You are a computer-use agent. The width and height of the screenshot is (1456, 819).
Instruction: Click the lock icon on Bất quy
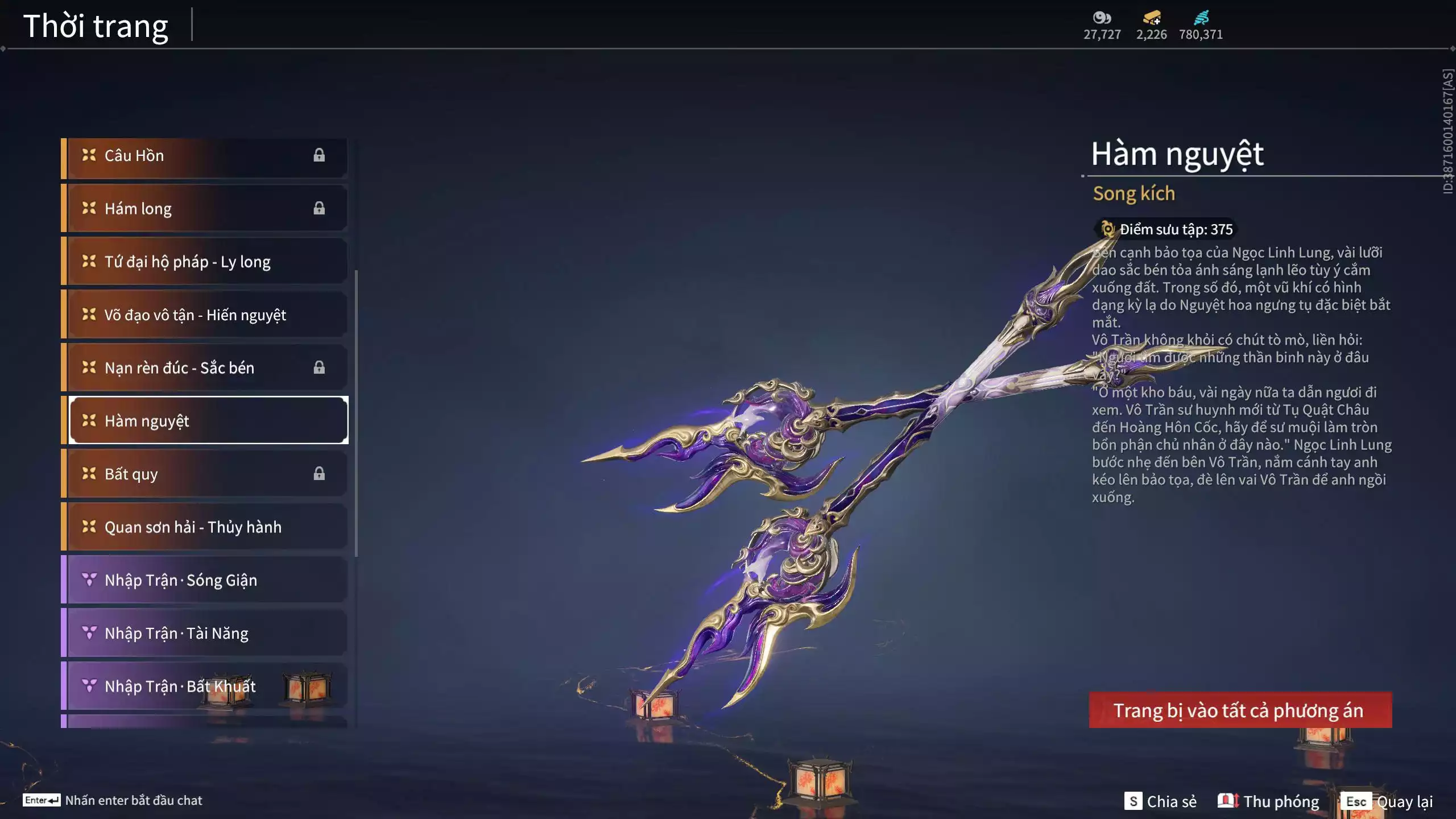318,474
